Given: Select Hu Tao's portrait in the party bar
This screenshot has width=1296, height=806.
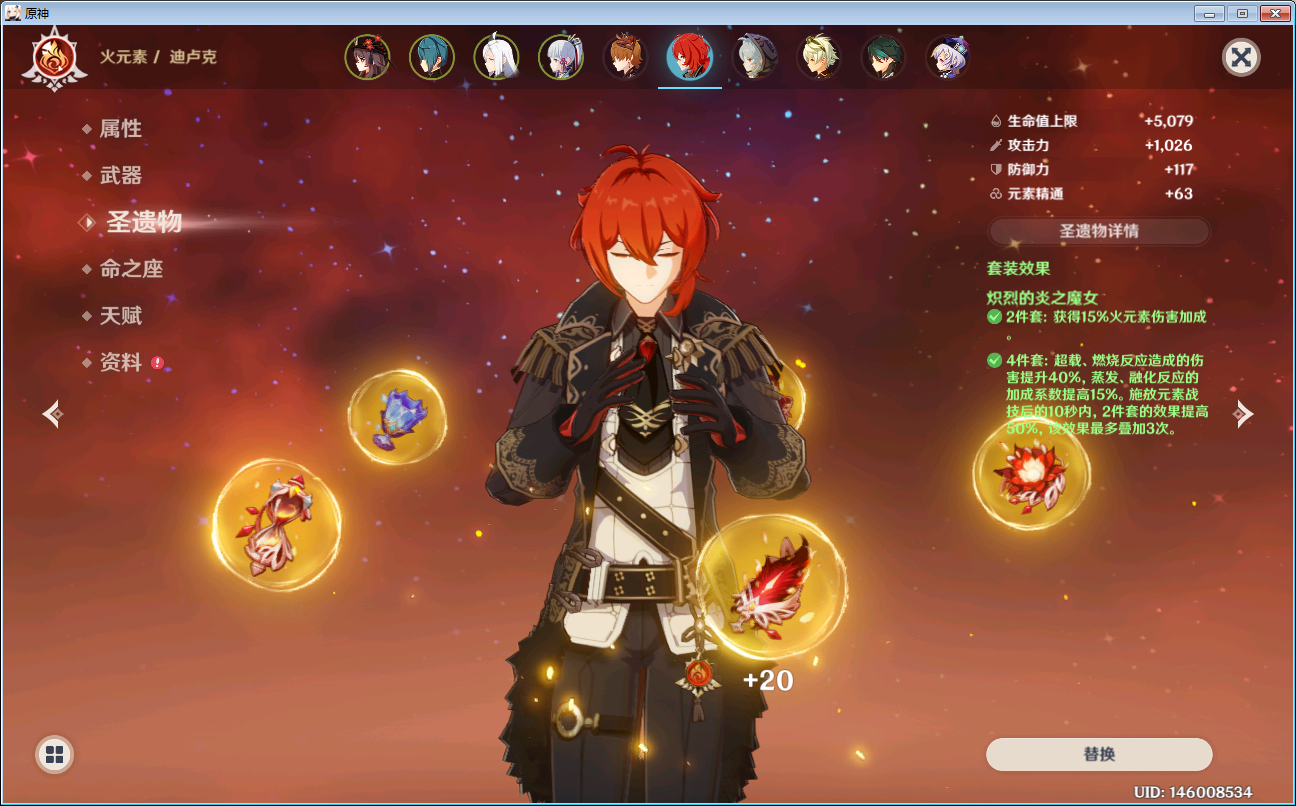Looking at the screenshot, I should [367, 57].
